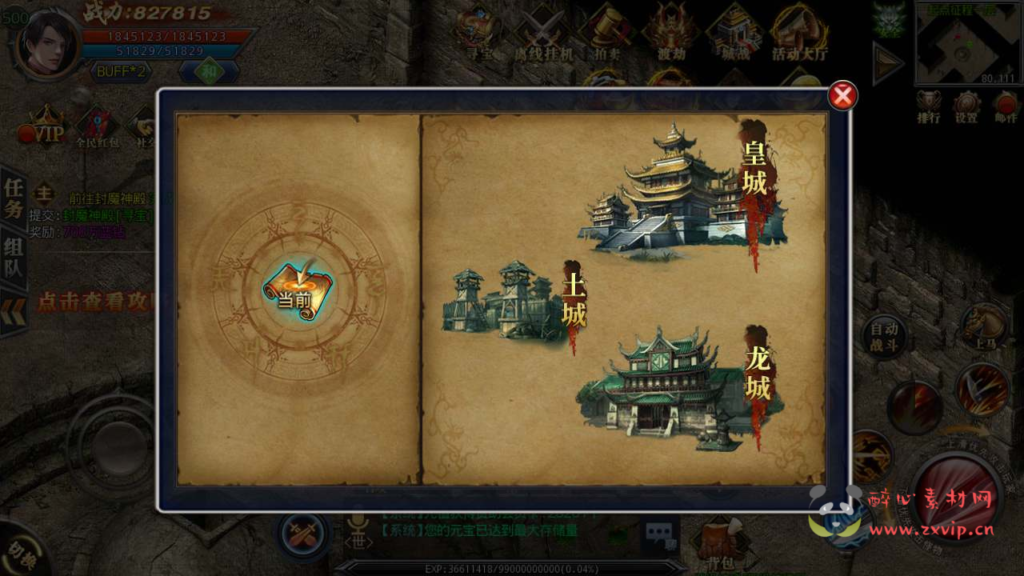Toggle 自动战斗 auto battle

[x=884, y=336]
